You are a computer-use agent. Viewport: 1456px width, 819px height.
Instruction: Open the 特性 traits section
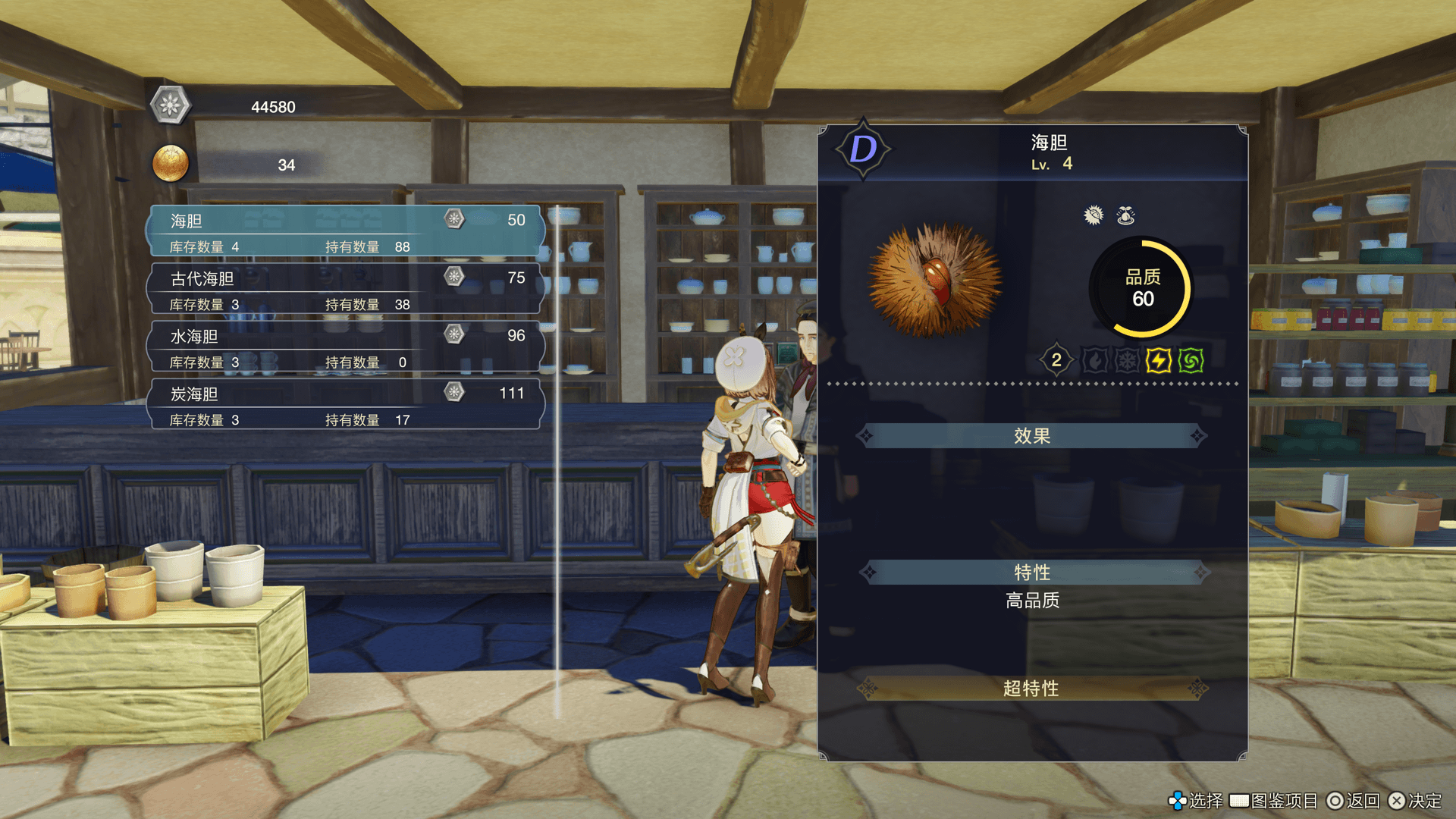coord(1031,572)
